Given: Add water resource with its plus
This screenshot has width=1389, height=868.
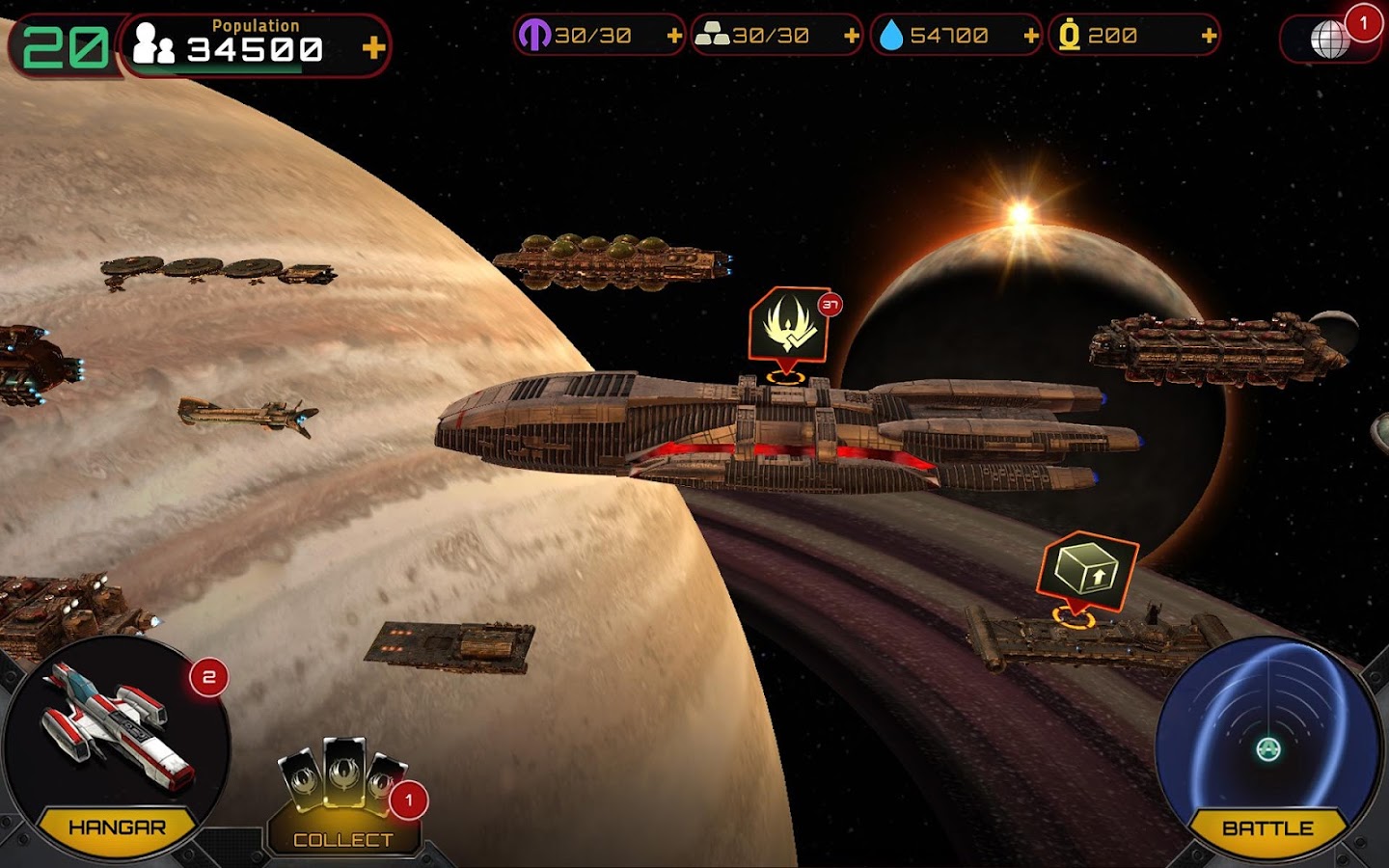Looking at the screenshot, I should [x=1031, y=37].
